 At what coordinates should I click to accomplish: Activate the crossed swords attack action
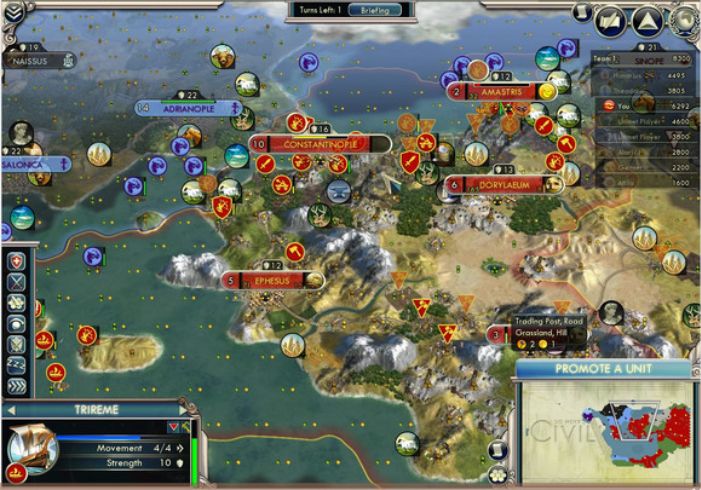tap(16, 282)
